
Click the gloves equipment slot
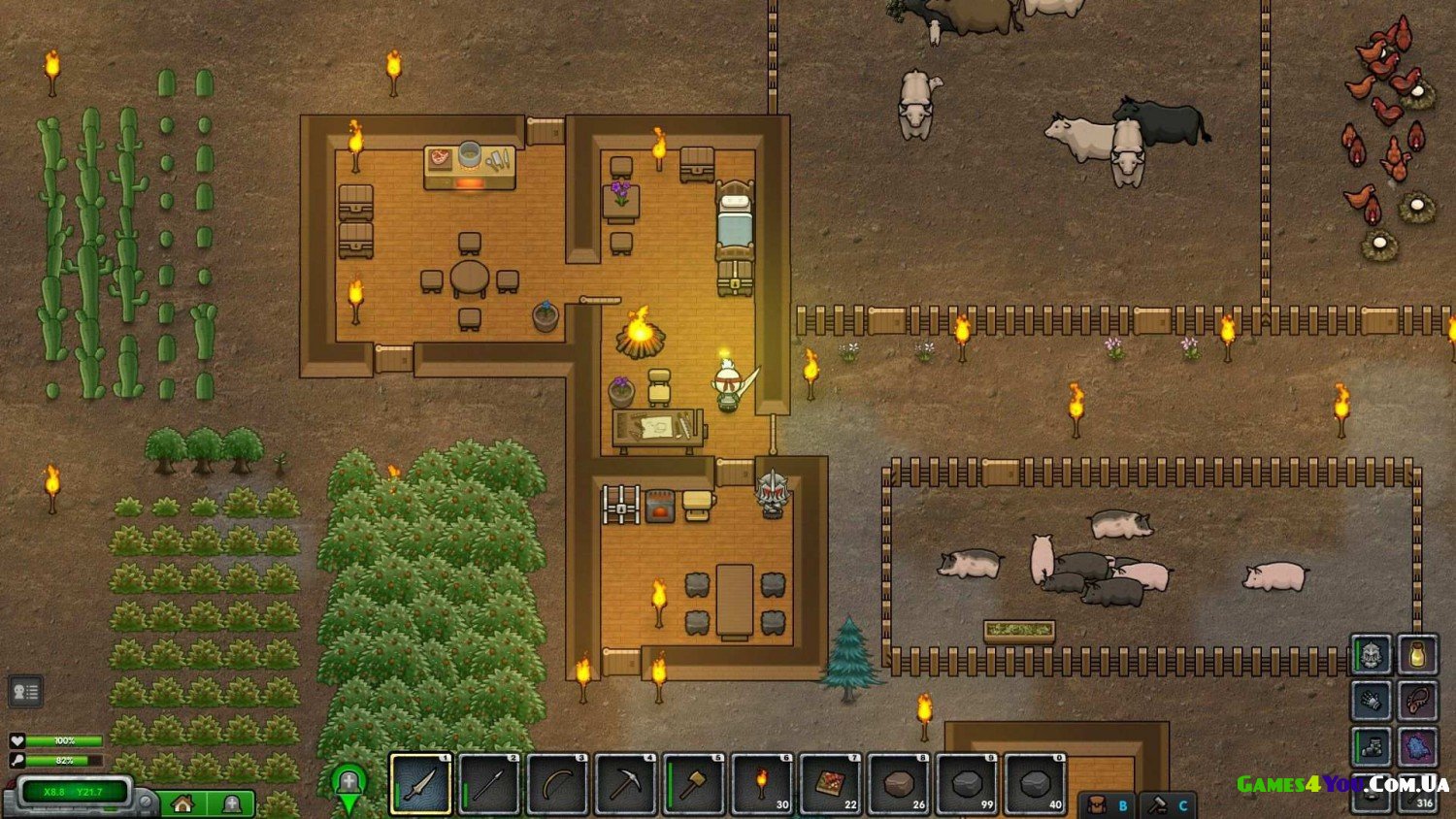tap(1372, 701)
